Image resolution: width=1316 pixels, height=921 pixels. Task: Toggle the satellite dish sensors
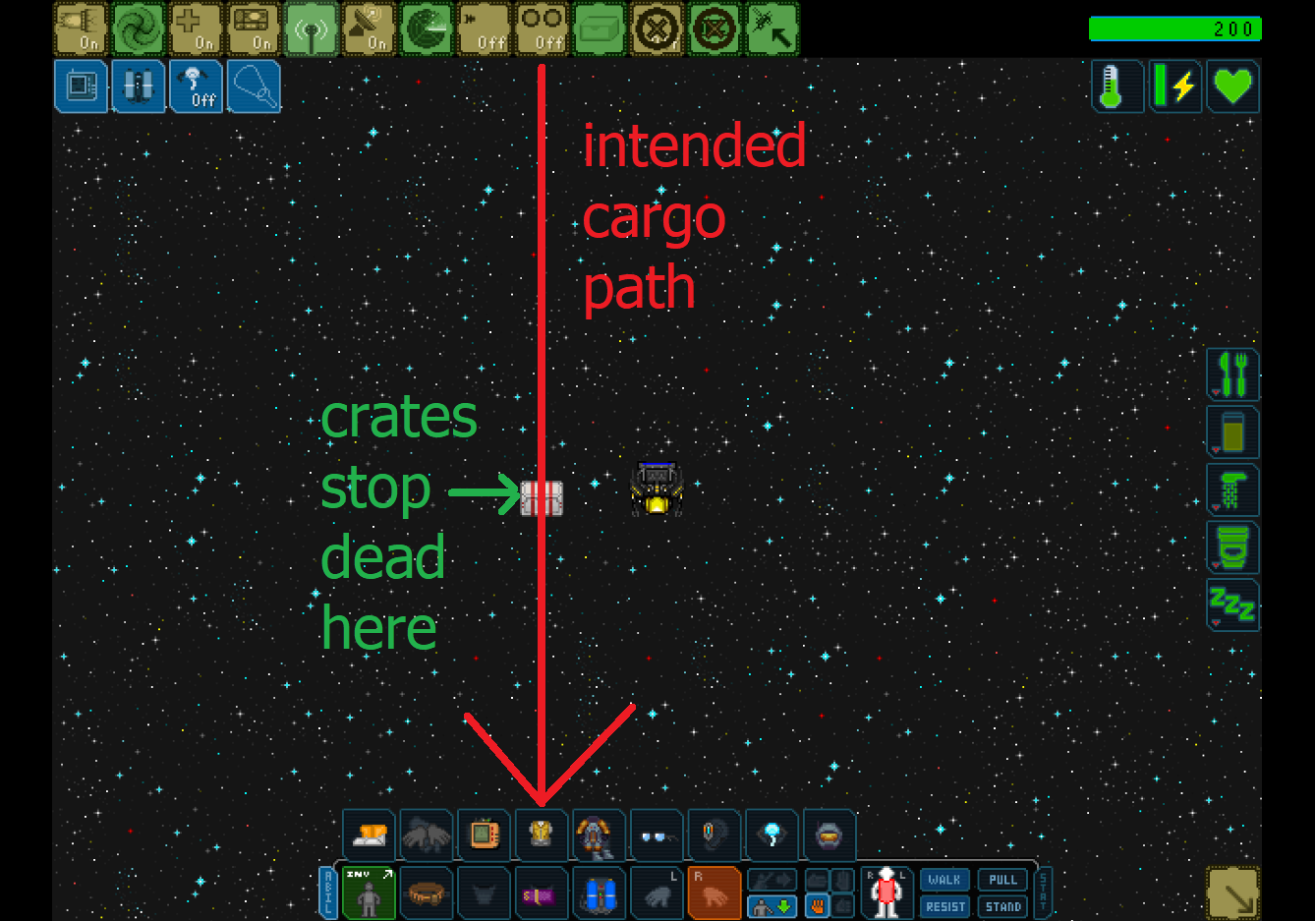click(369, 29)
